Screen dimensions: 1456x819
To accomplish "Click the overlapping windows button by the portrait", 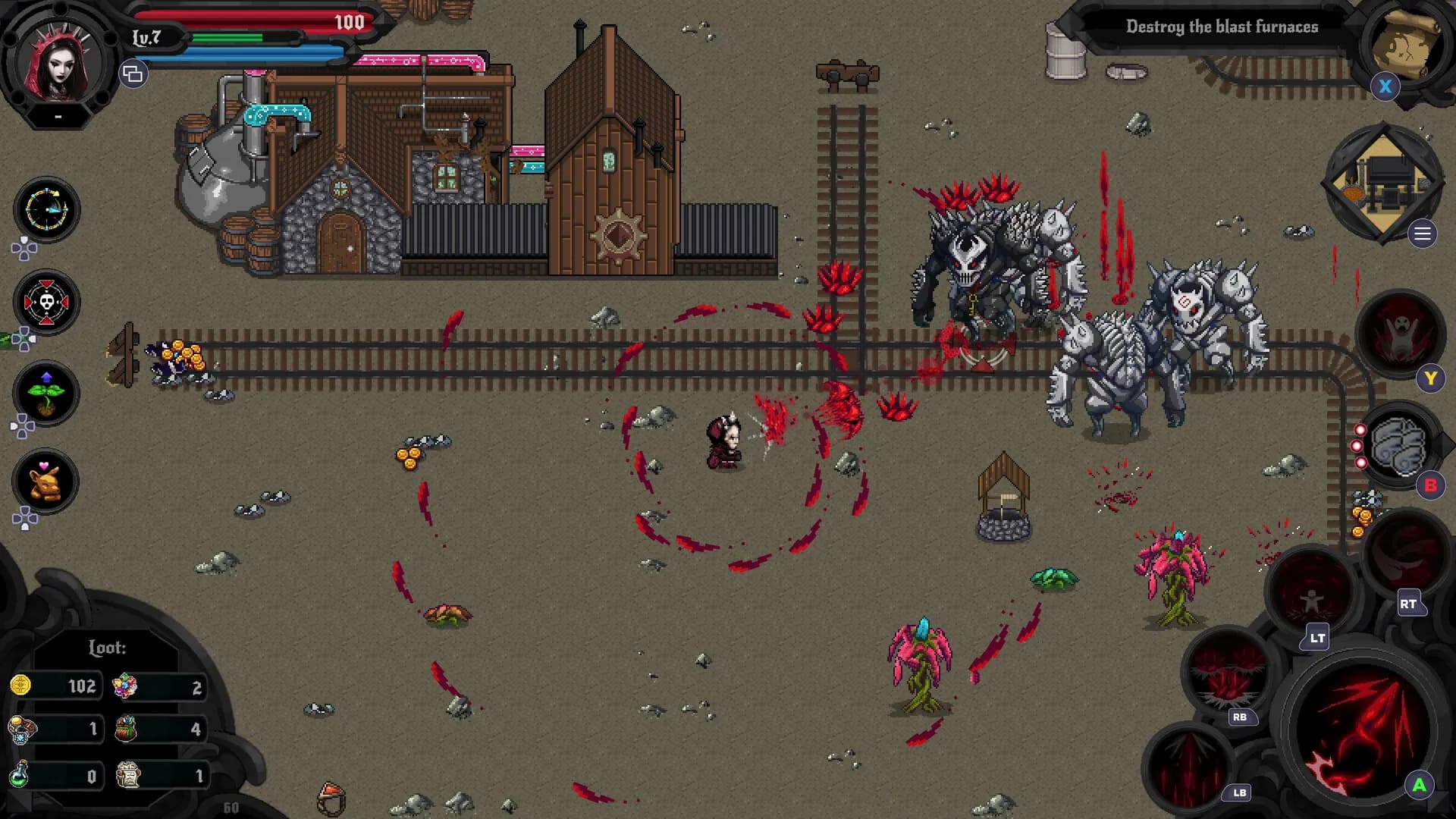I will (133, 74).
